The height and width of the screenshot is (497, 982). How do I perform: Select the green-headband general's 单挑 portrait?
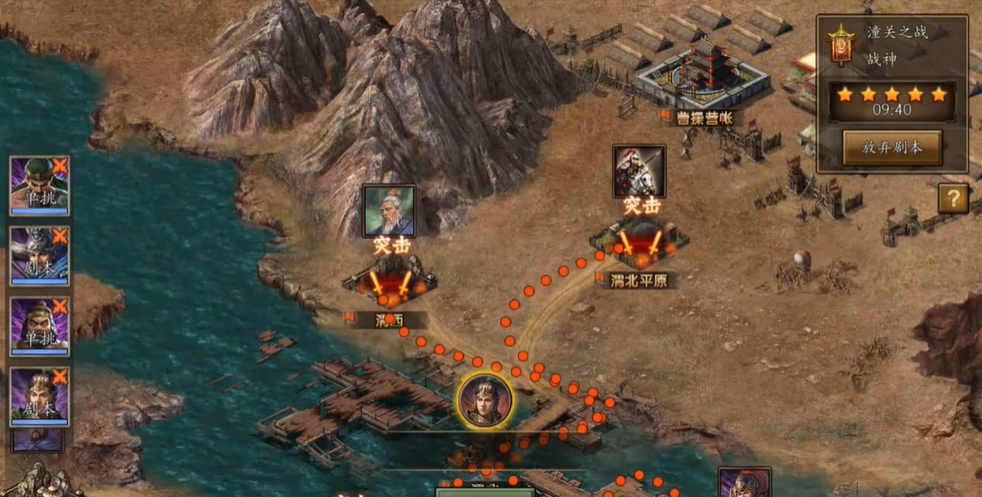(40, 184)
